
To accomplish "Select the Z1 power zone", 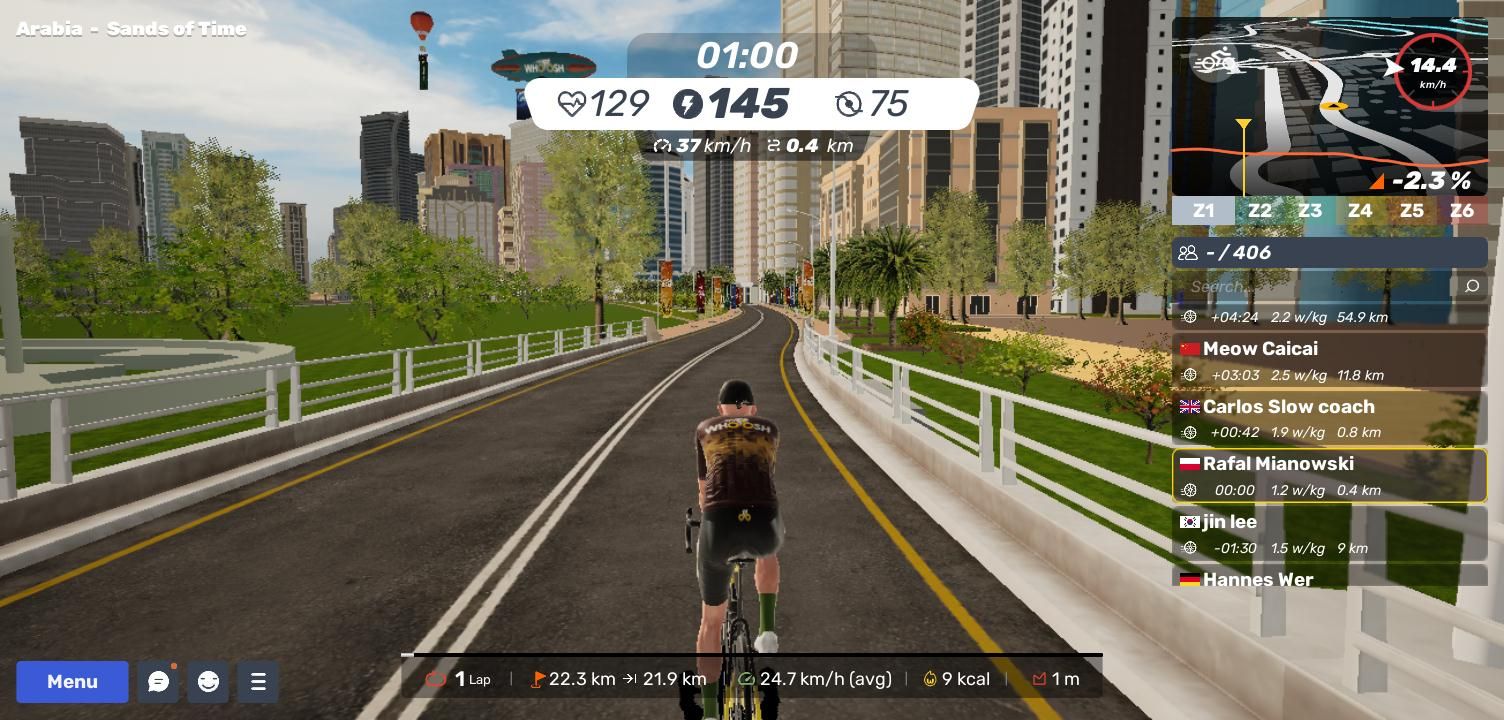I will pyautogui.click(x=1203, y=211).
